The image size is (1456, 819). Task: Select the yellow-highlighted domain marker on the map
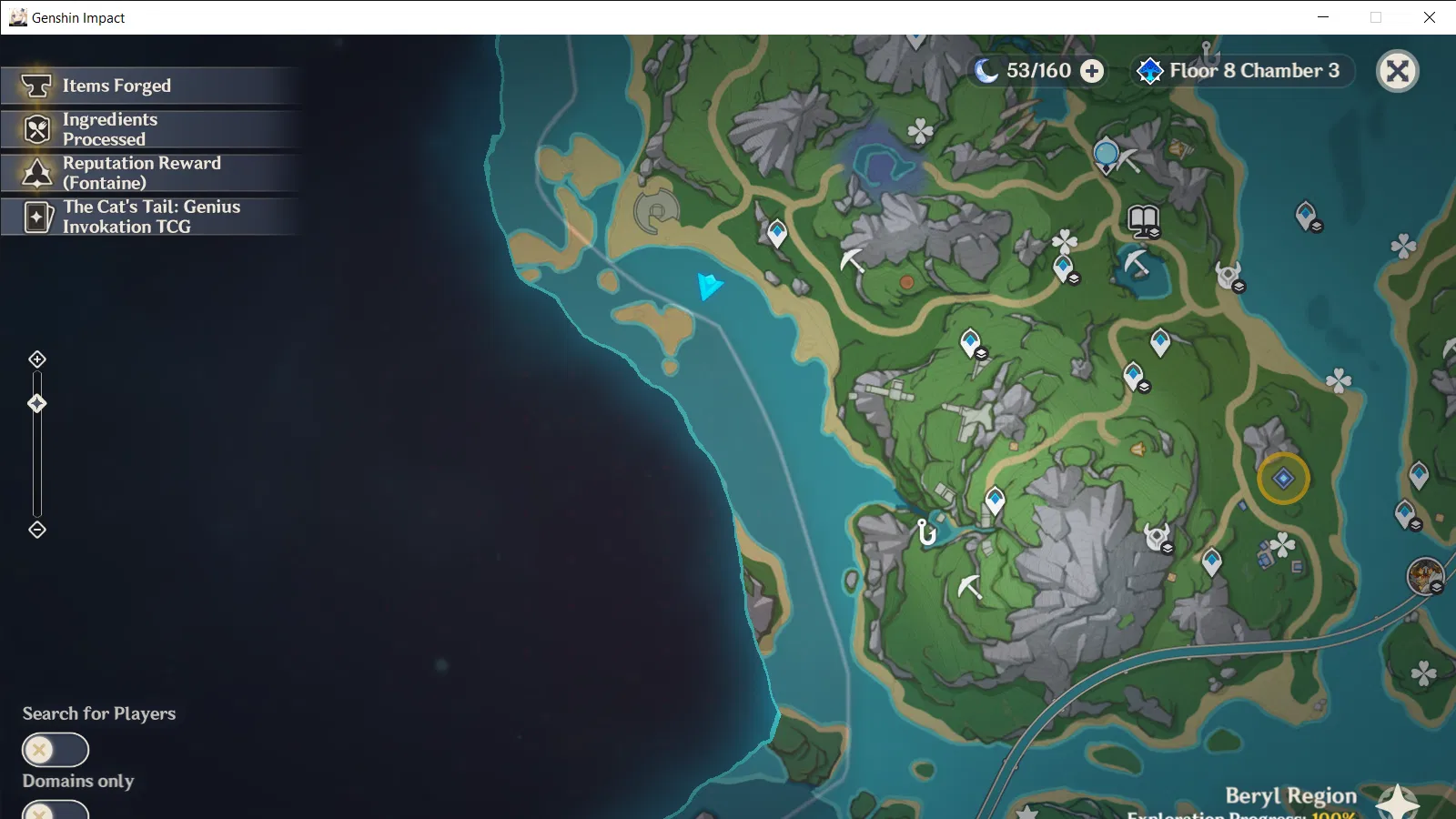1283,478
